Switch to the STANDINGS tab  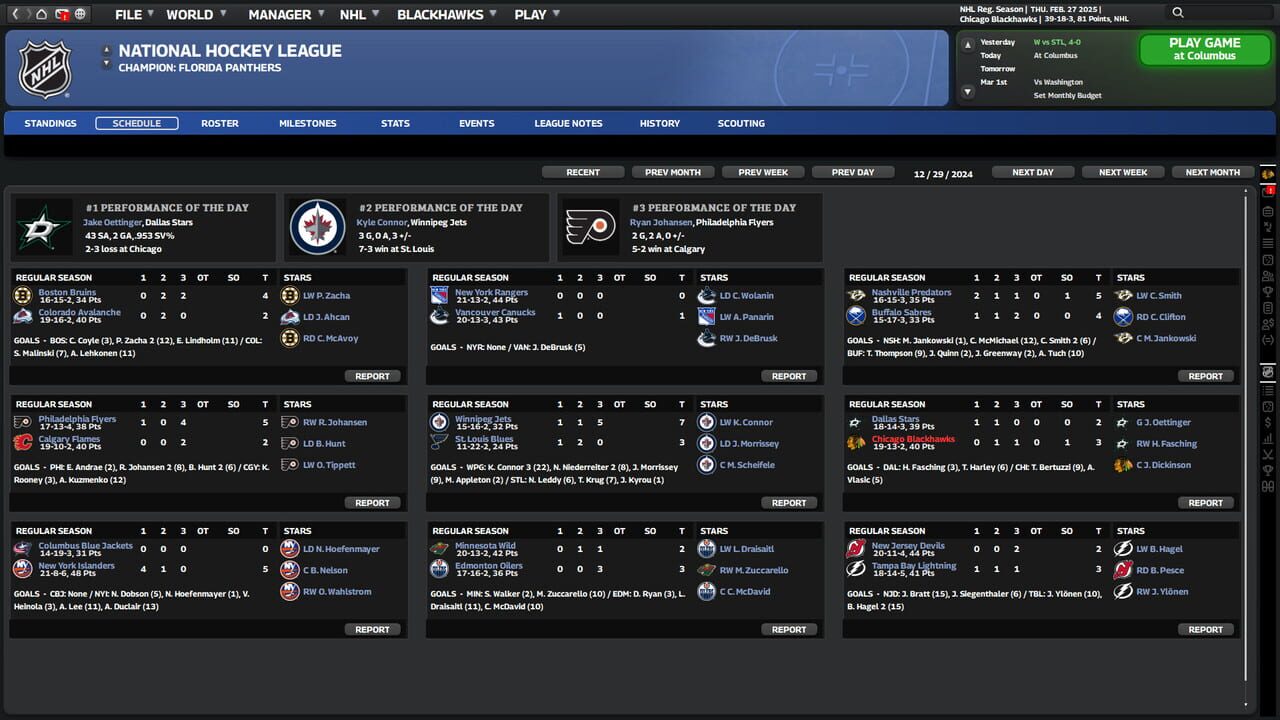50,122
